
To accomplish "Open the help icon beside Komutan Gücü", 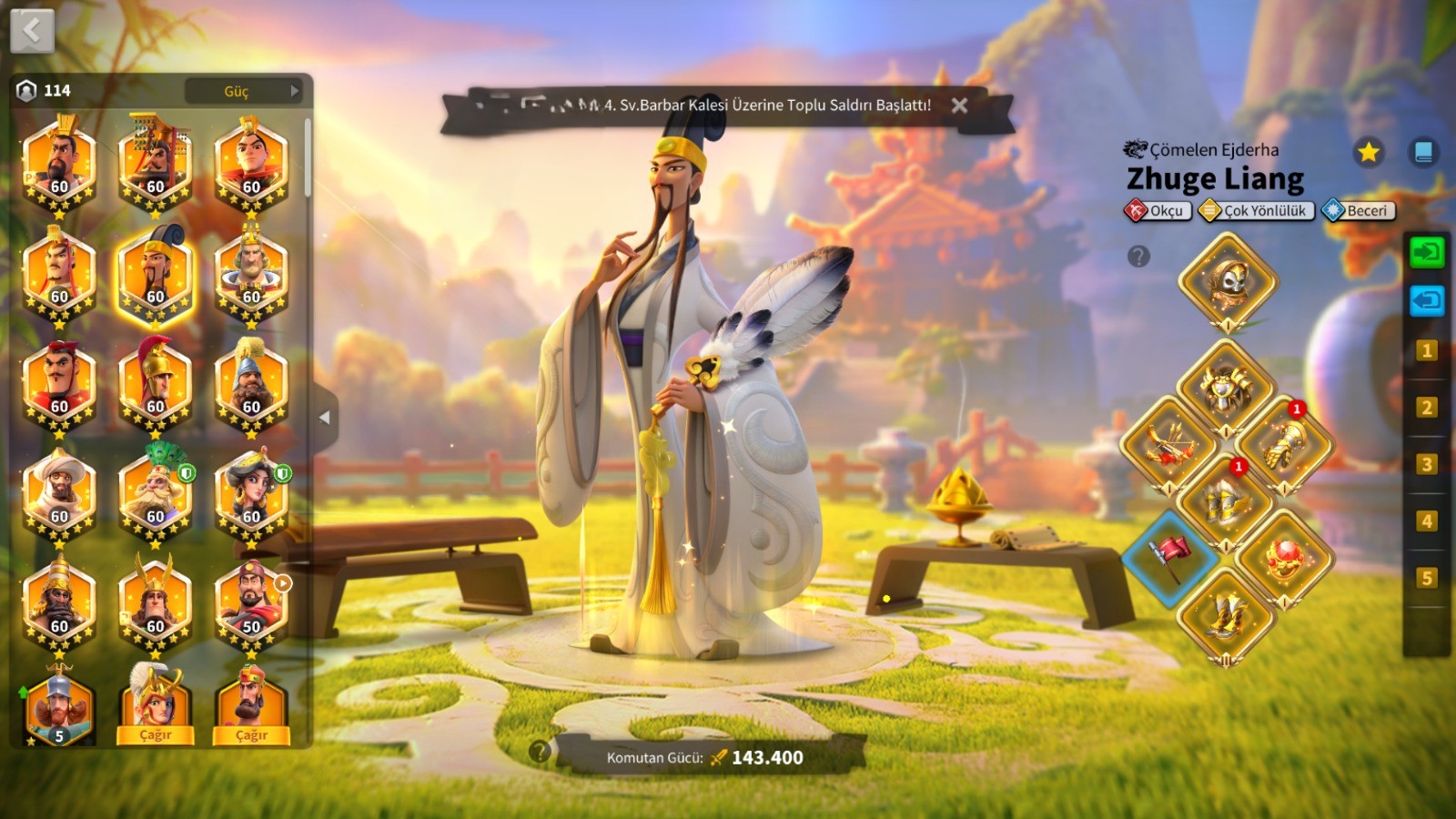I will (x=540, y=752).
